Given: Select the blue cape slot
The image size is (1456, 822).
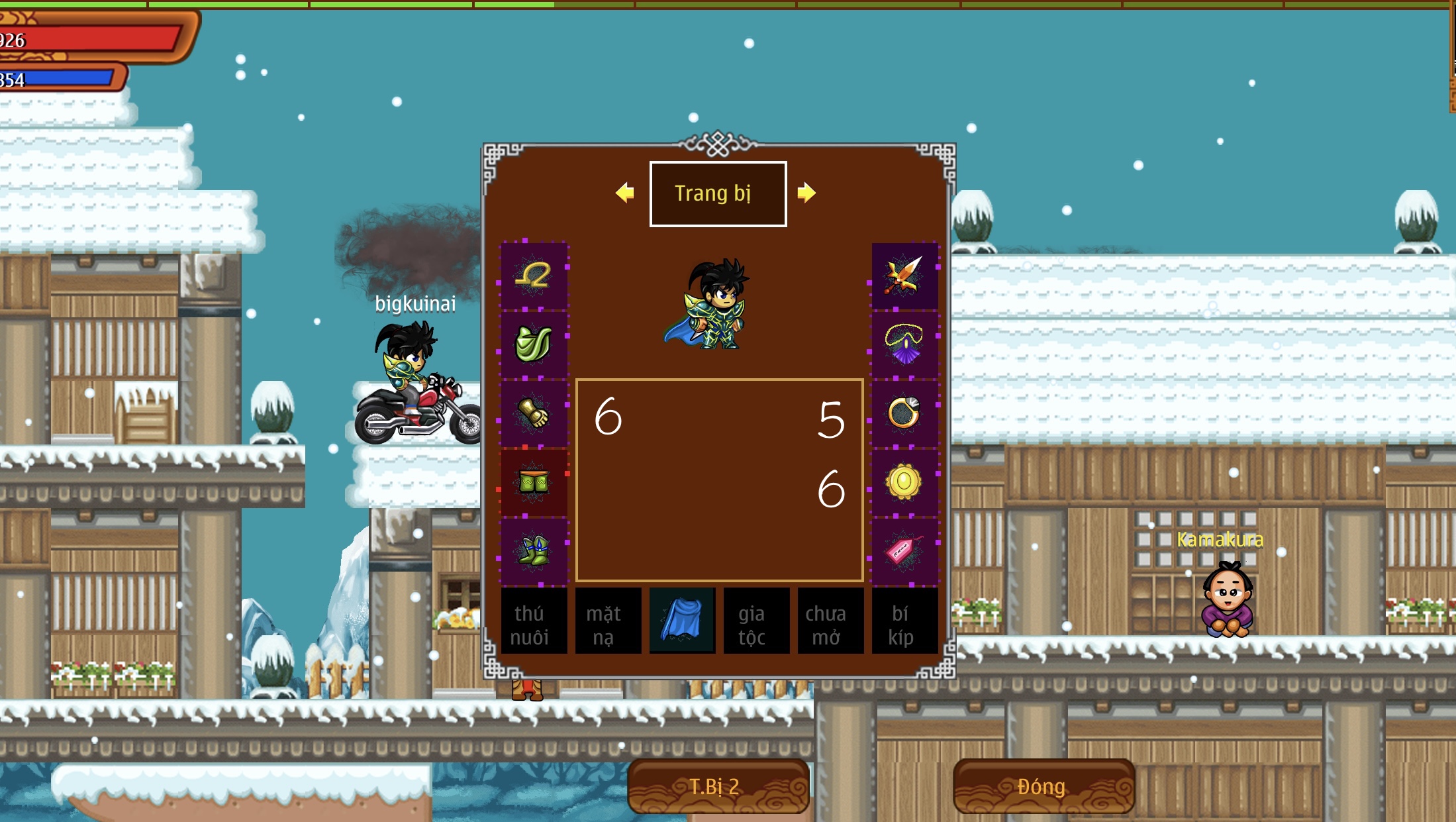Looking at the screenshot, I should tap(682, 620).
